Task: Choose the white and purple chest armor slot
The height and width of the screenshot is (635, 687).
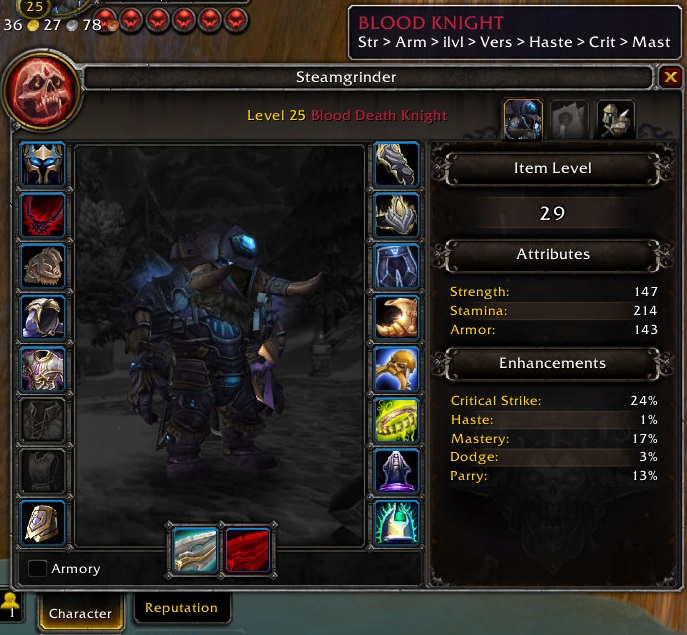Action: tap(43, 369)
